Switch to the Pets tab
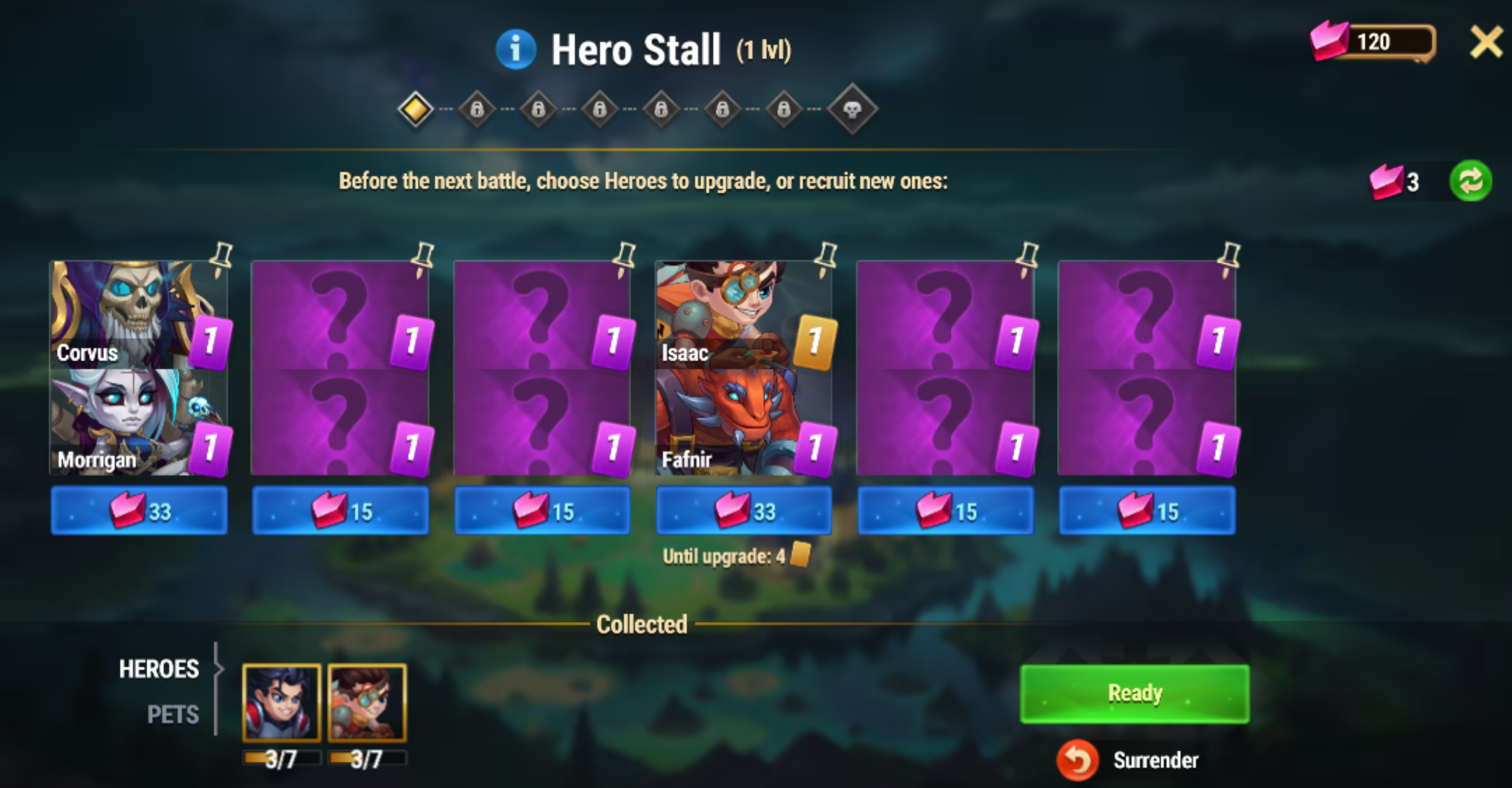Image resolution: width=1512 pixels, height=788 pixels. pos(173,715)
